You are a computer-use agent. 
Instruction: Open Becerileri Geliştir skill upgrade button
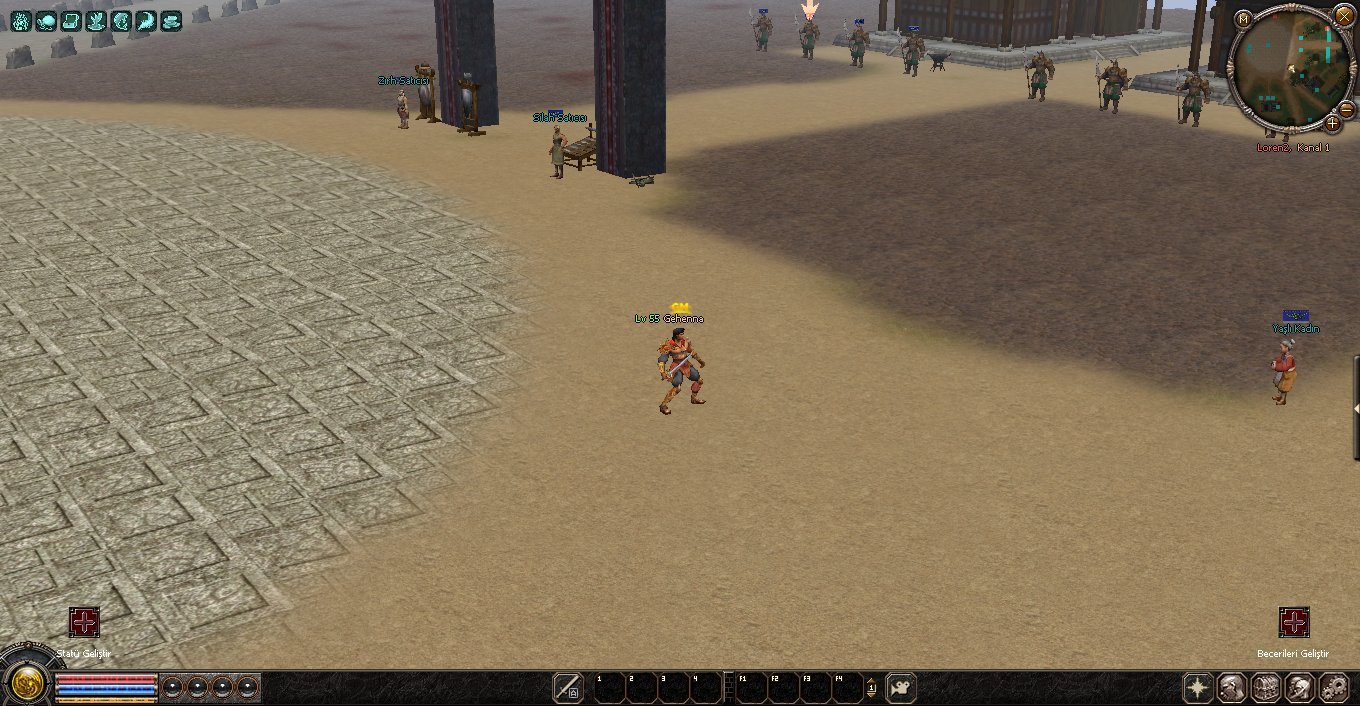(1294, 622)
